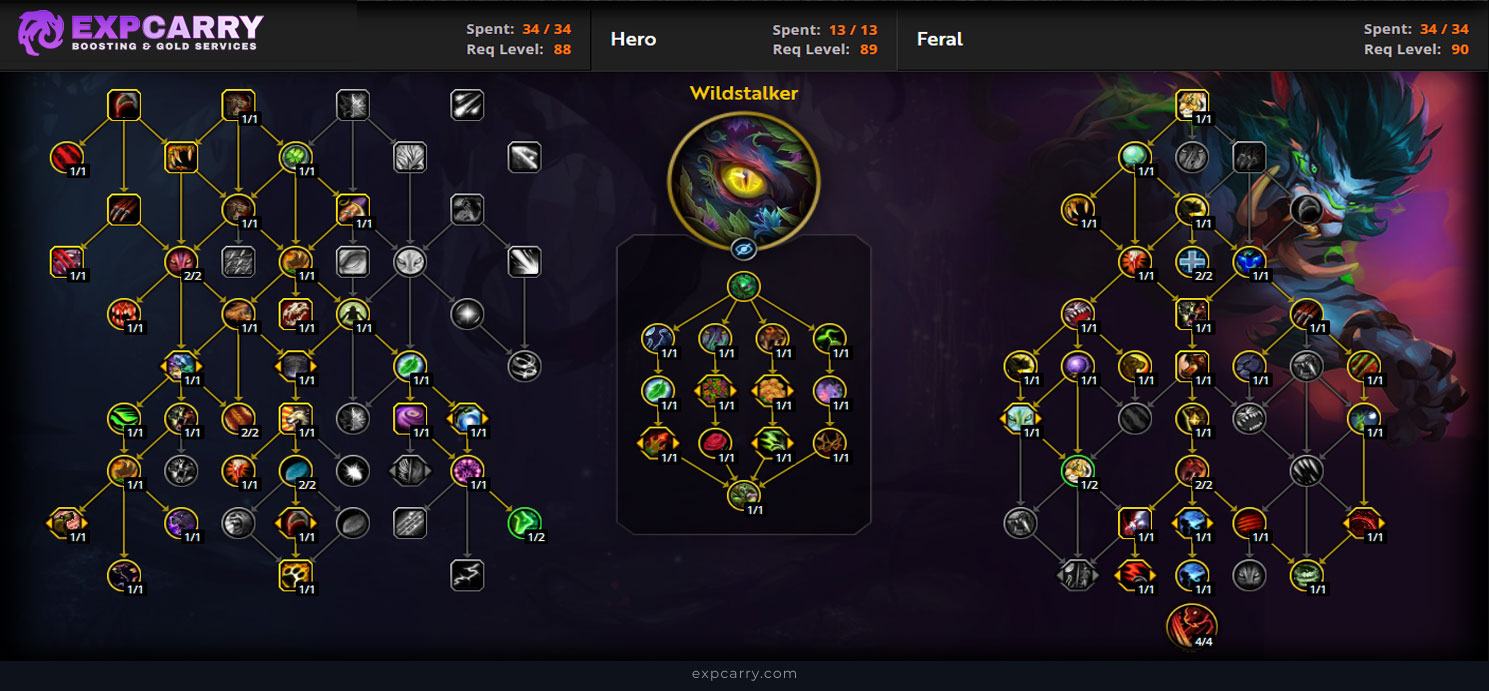Pick the yellow paw print talent
Image resolution: width=1489 pixels, height=691 pixels.
click(x=296, y=574)
